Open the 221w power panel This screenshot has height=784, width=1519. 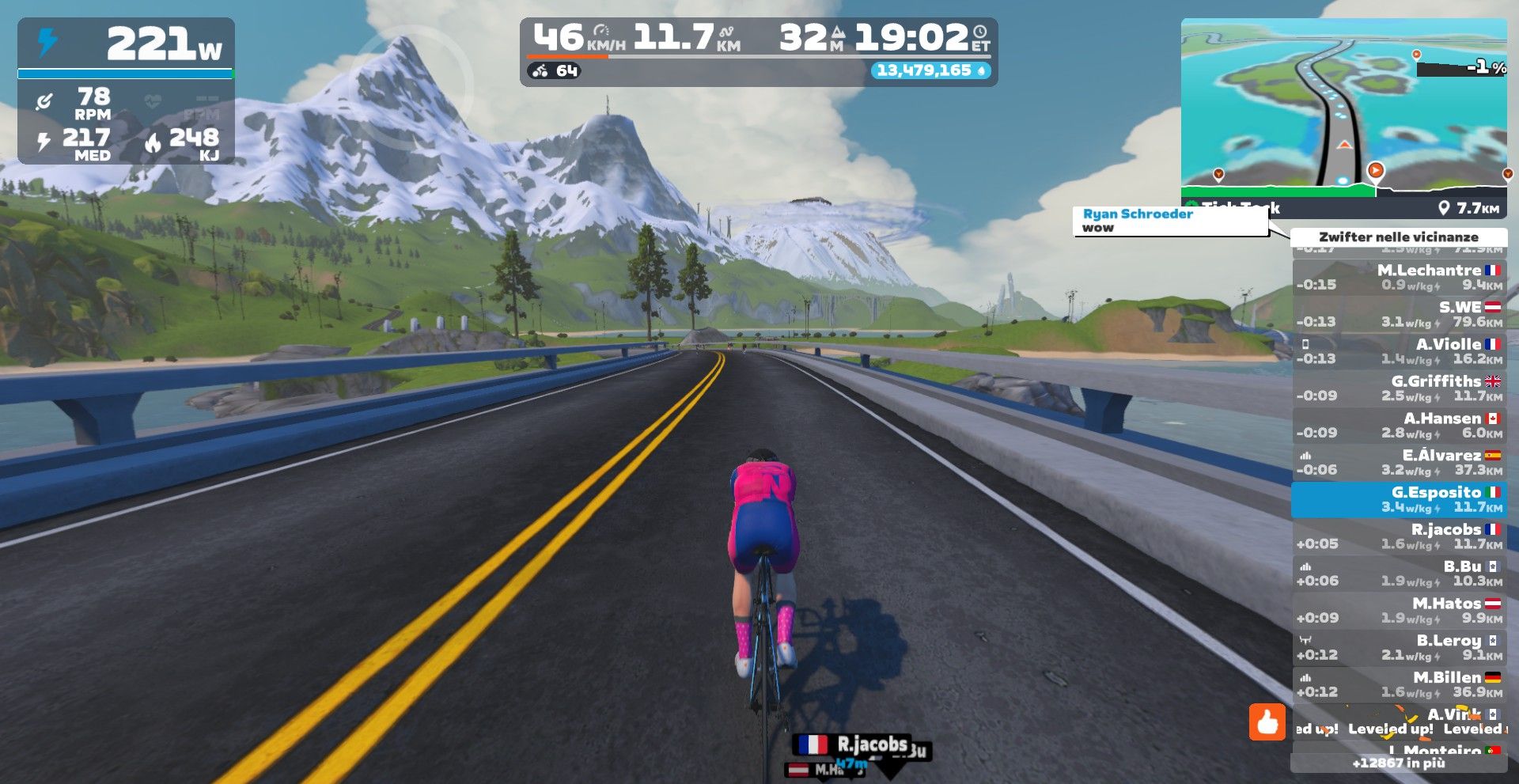coord(126,91)
